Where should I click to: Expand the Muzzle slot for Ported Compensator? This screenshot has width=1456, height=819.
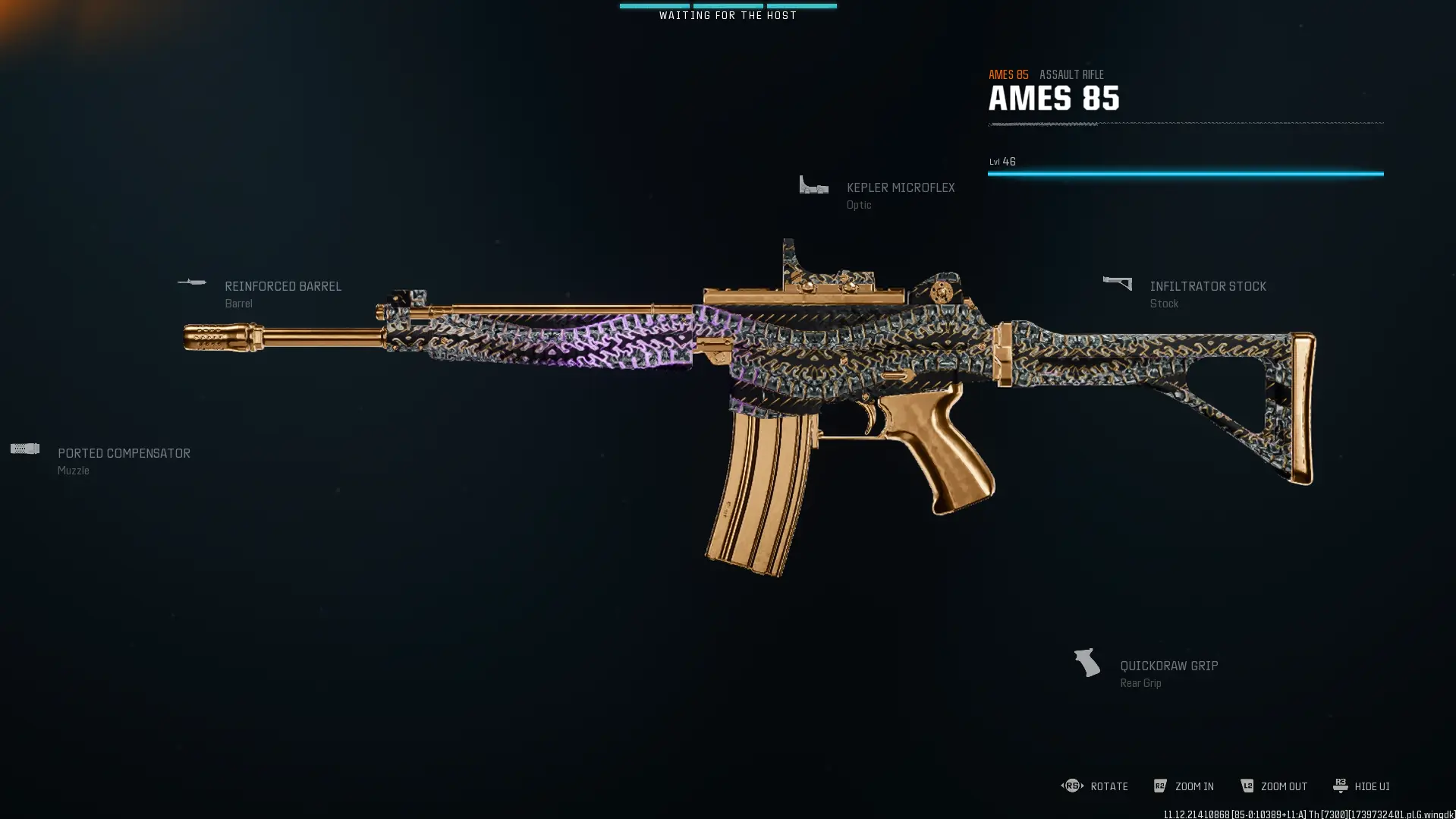click(x=124, y=453)
